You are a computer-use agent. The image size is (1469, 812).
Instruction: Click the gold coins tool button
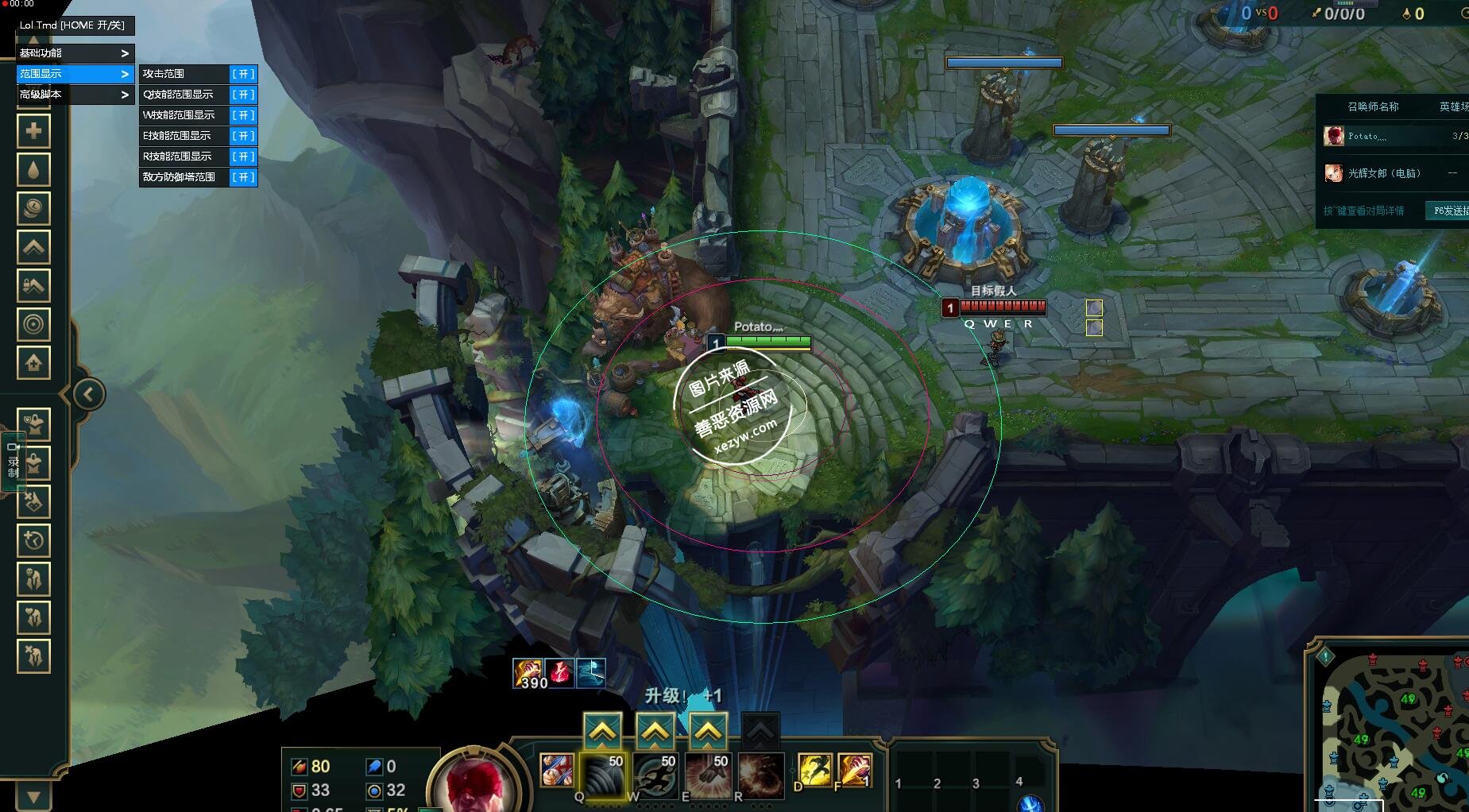pyautogui.click(x=33, y=208)
